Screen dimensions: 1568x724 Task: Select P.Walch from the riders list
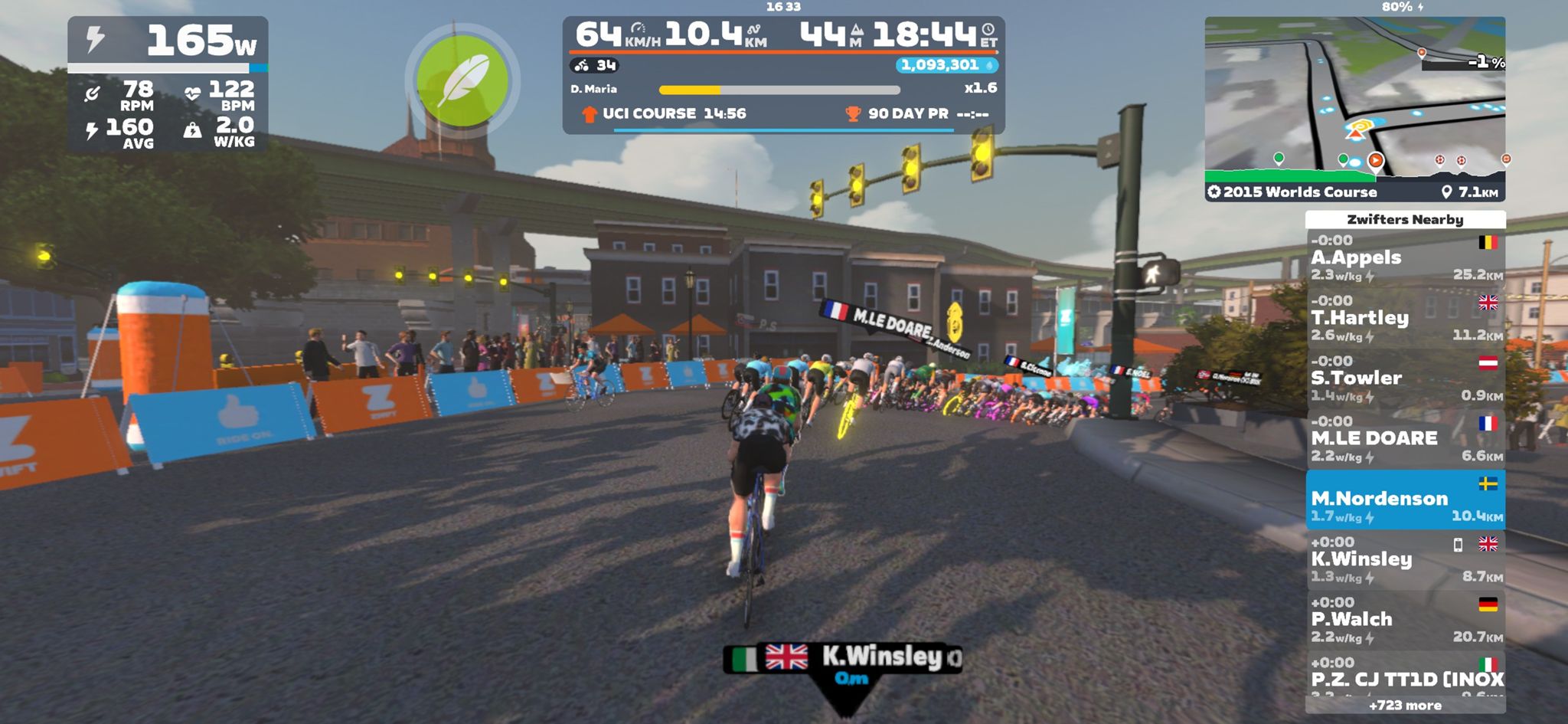click(x=1405, y=621)
